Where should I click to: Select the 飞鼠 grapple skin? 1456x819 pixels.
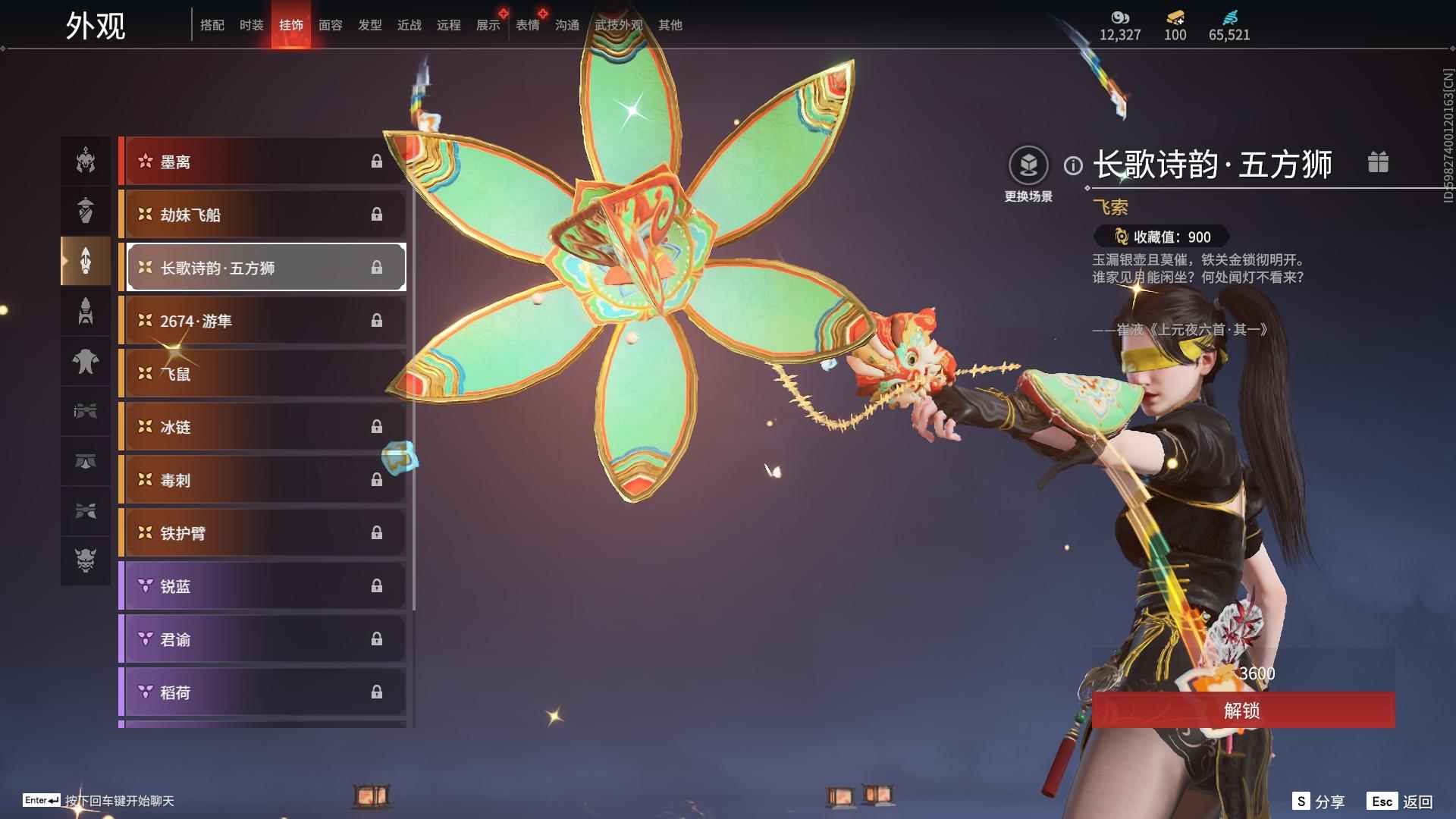262,374
